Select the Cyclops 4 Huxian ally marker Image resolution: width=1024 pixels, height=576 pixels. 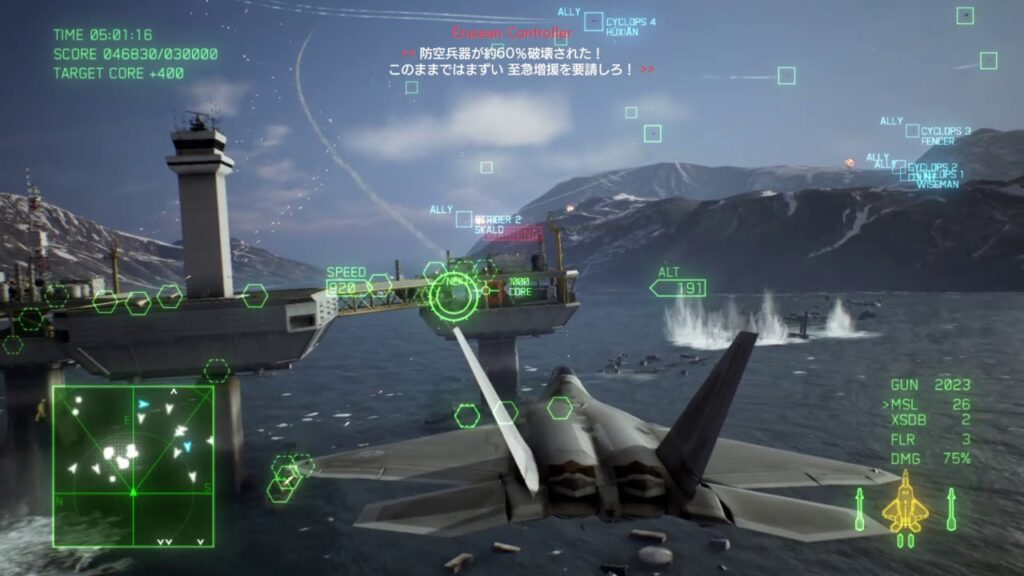594,21
